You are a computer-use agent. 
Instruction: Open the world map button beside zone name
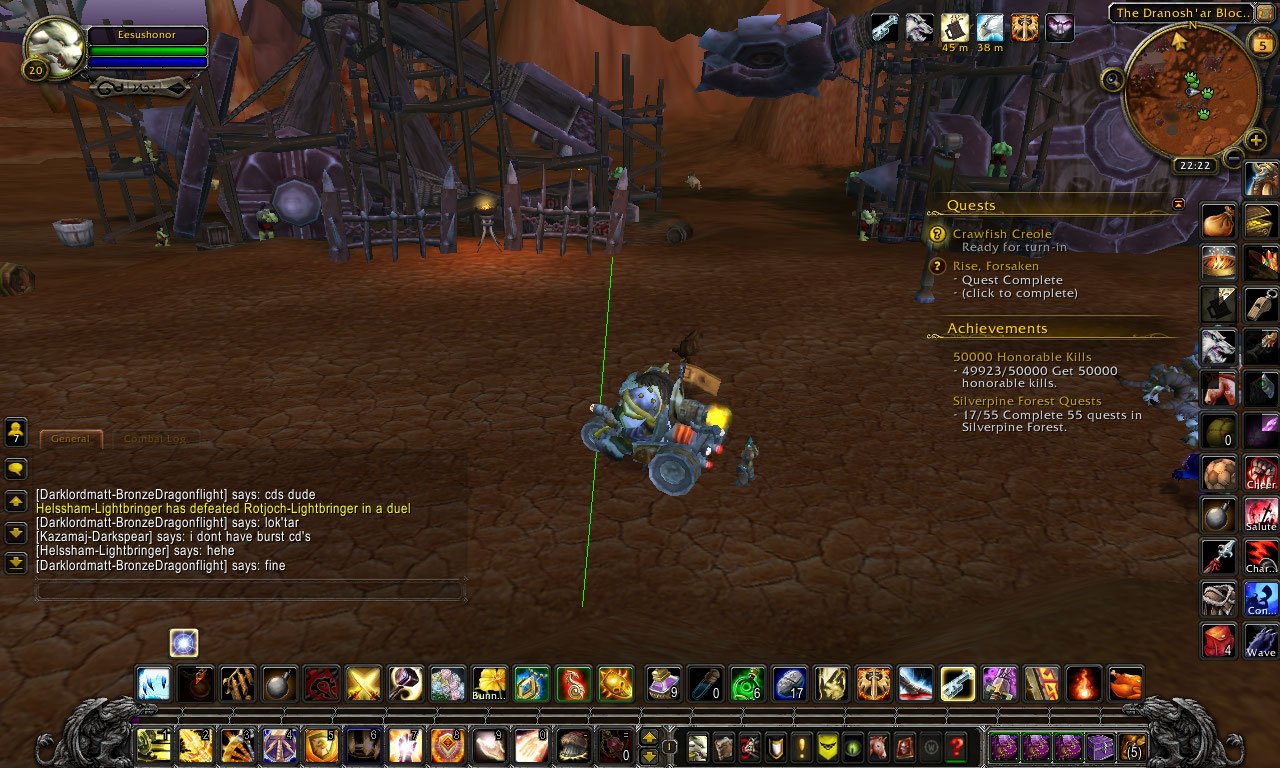(1265, 12)
